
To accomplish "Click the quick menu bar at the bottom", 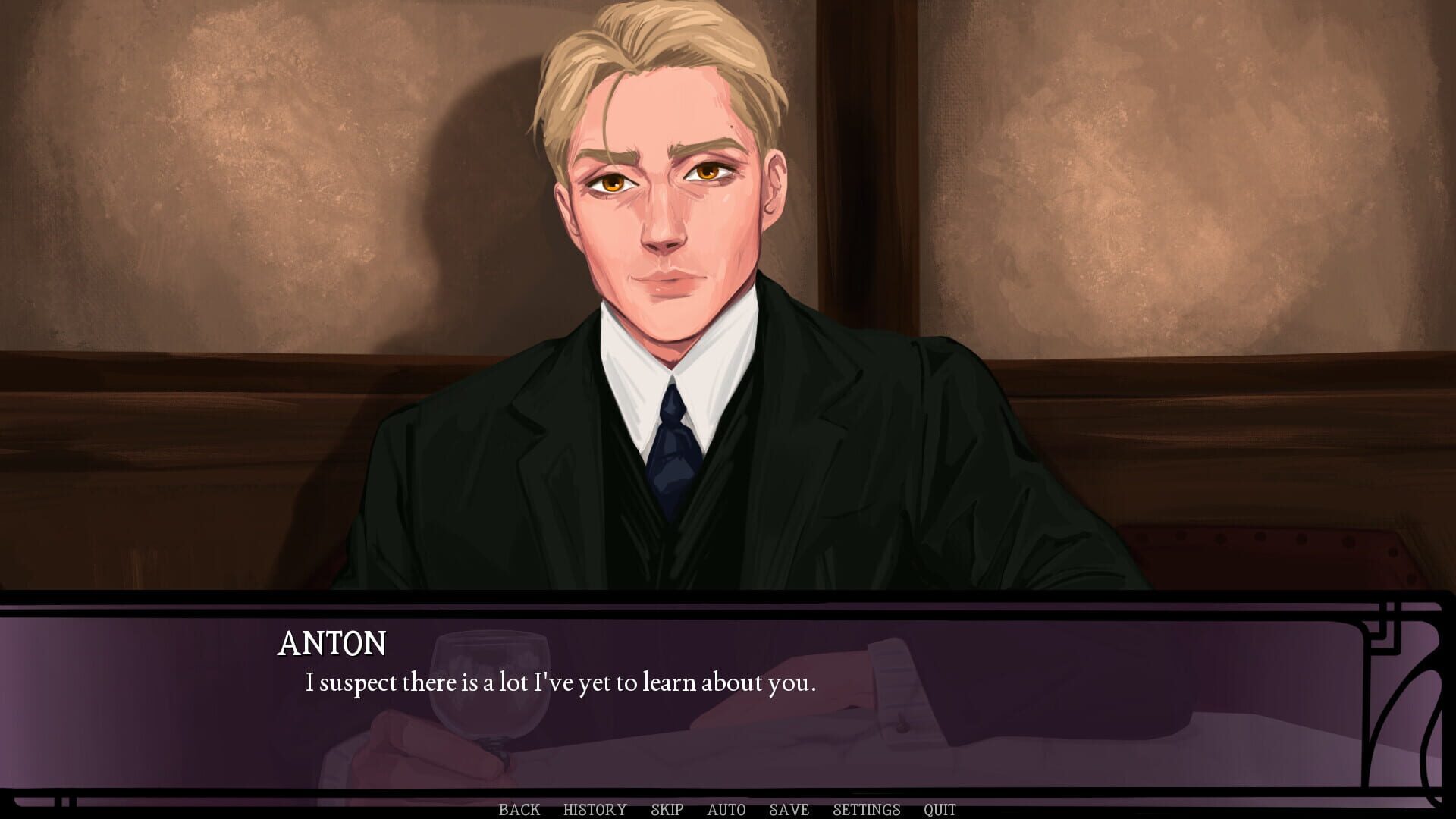I will point(728,809).
